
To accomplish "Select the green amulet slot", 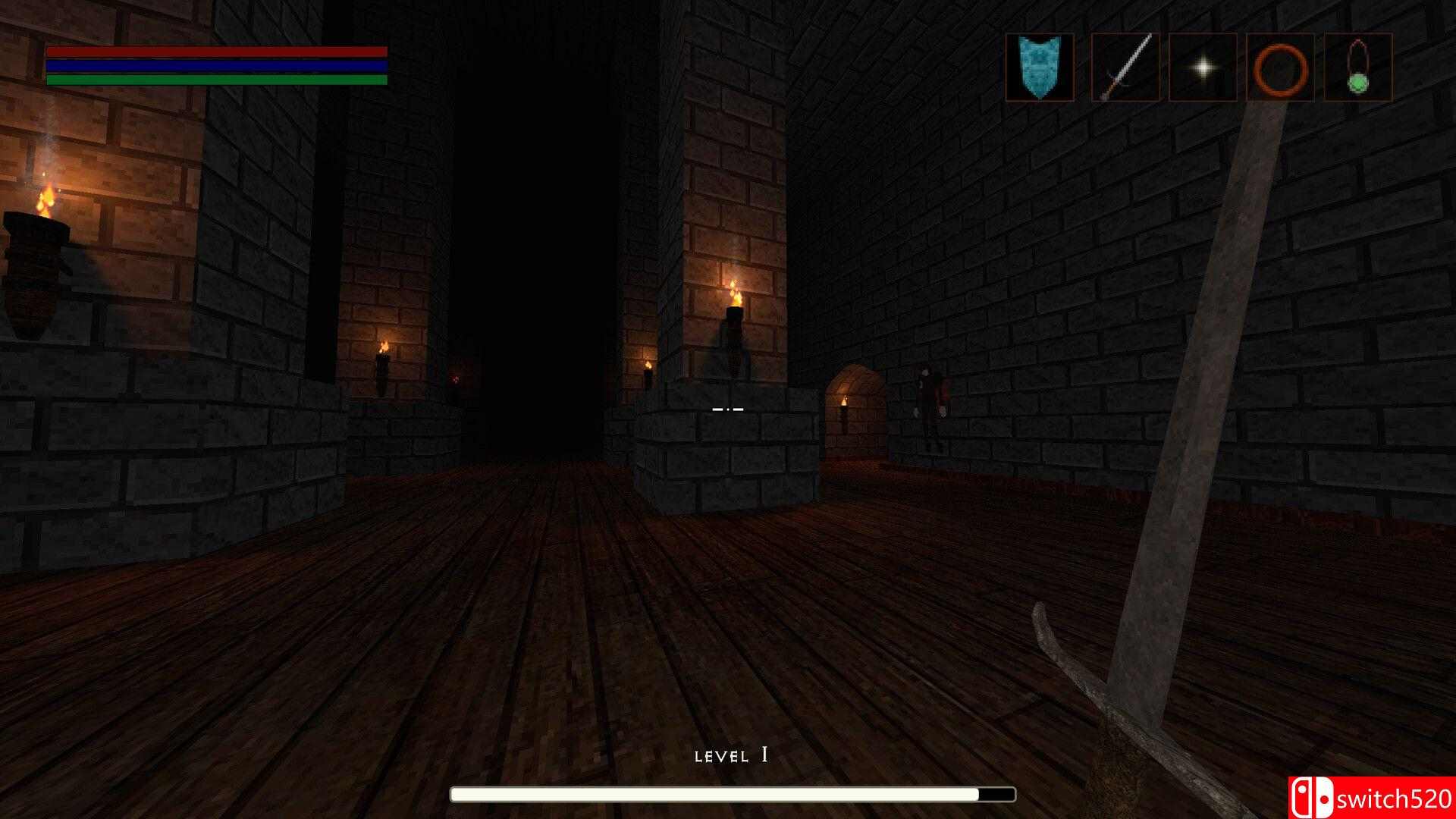I will [x=1360, y=67].
